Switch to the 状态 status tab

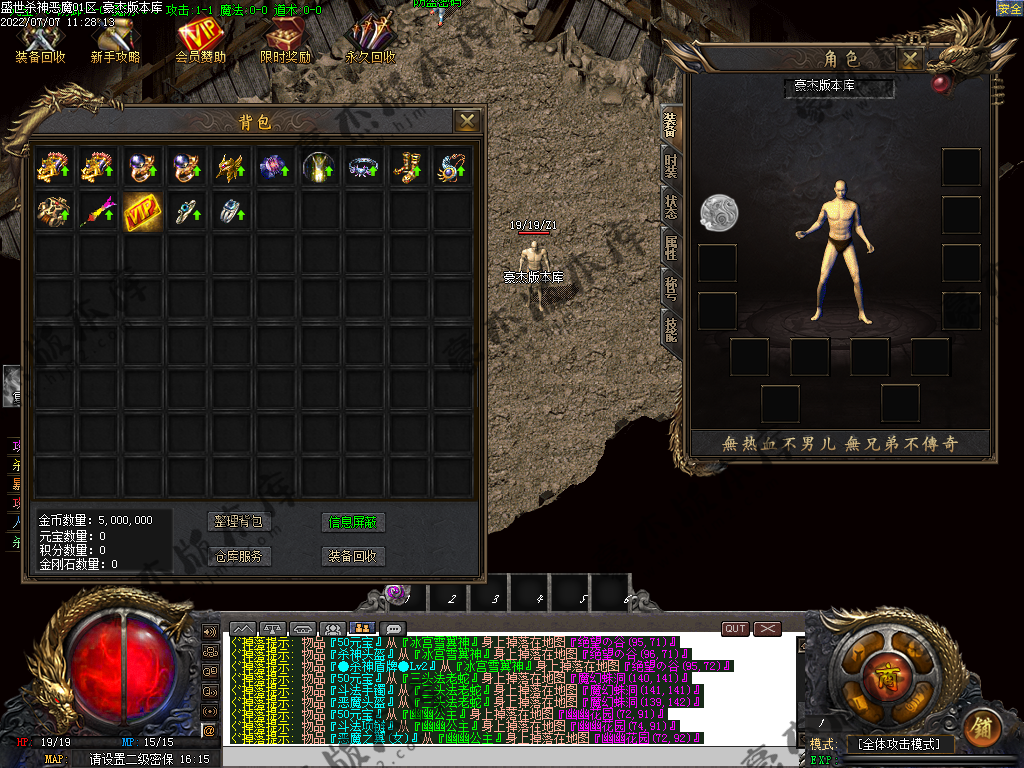click(671, 205)
